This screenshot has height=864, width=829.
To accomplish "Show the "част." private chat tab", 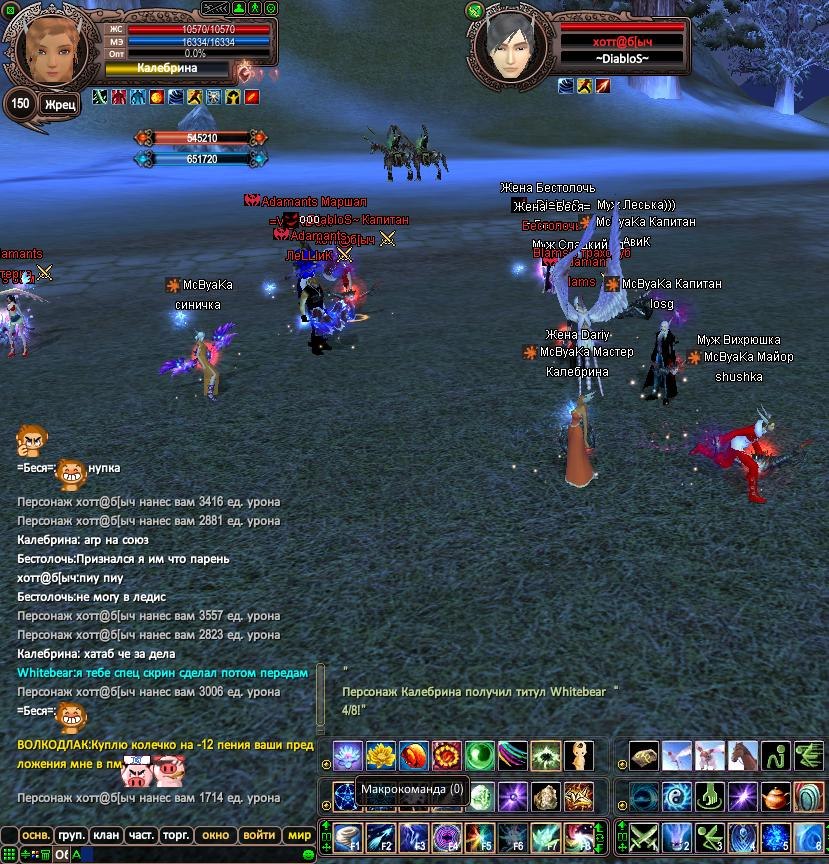I will [x=141, y=835].
